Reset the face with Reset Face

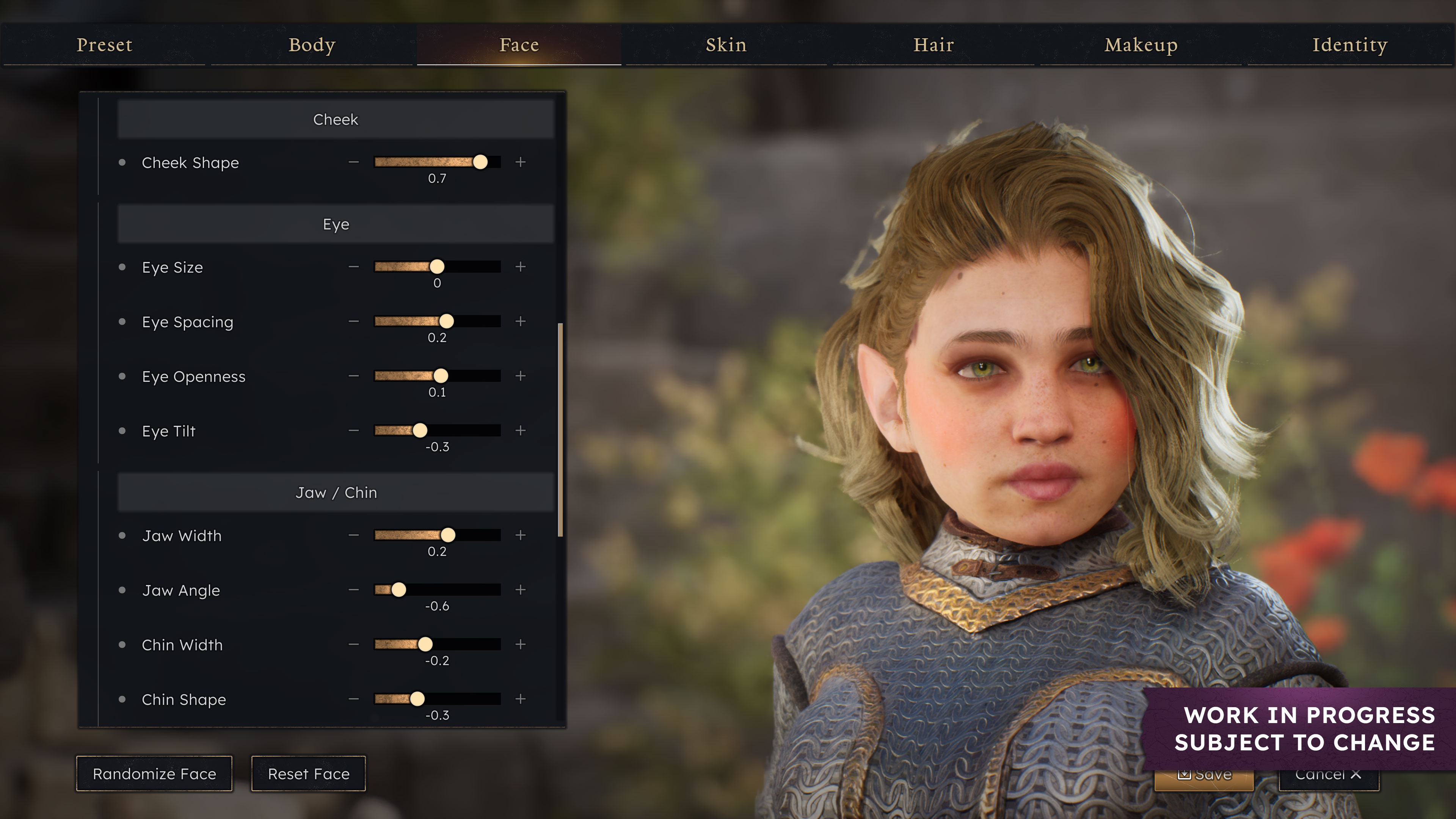(309, 774)
